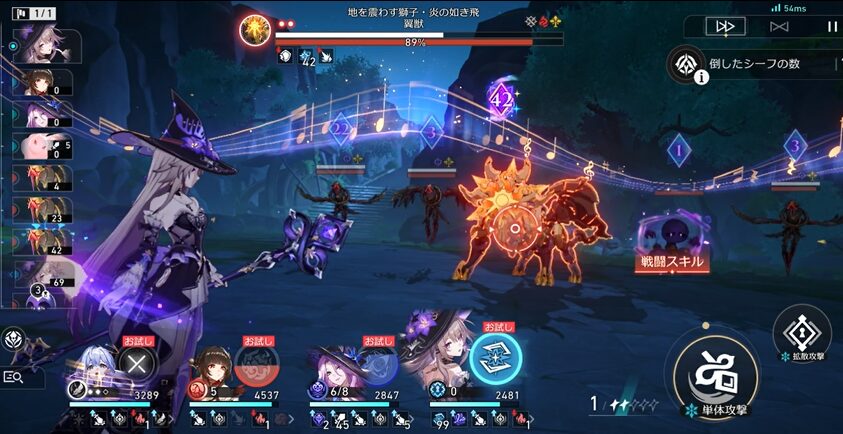Image resolution: width=843 pixels, height=434 pixels.
Task: Open the battle details magnifier button
Action: coord(14,377)
